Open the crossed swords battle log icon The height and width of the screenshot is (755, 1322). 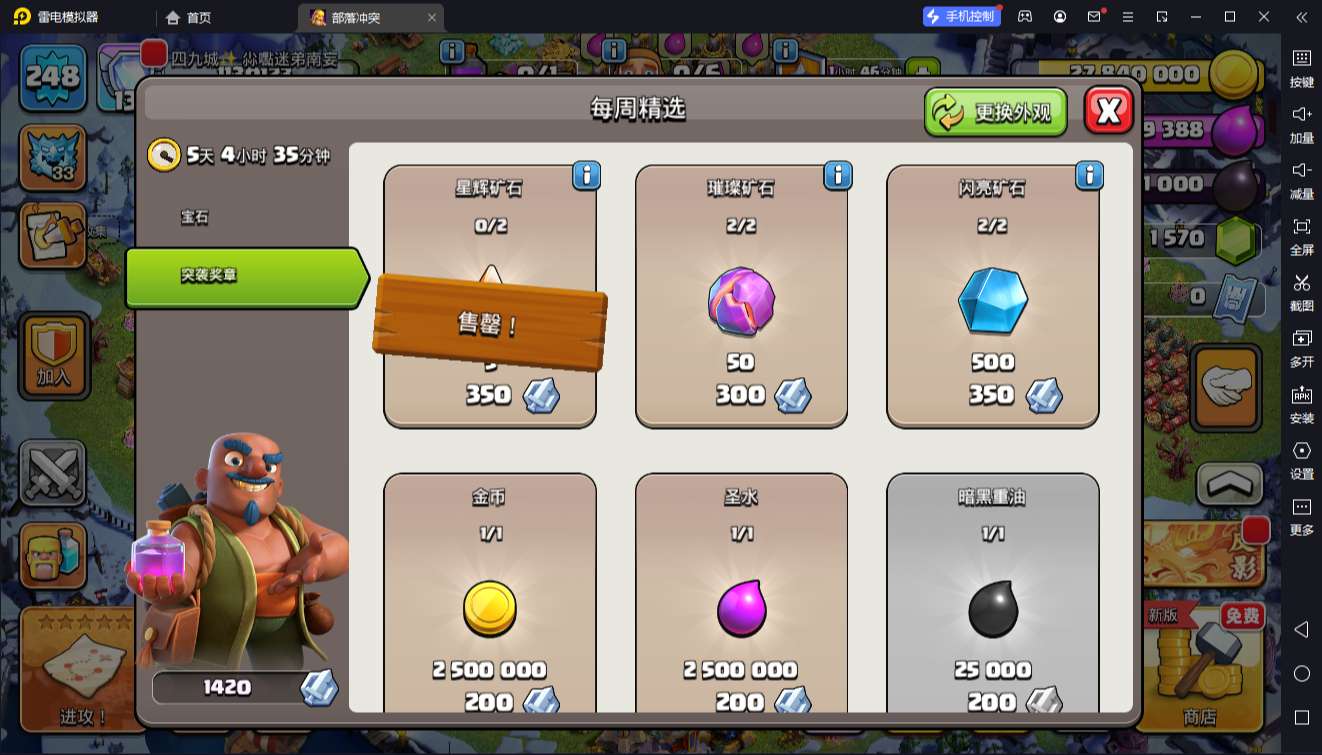click(x=52, y=472)
